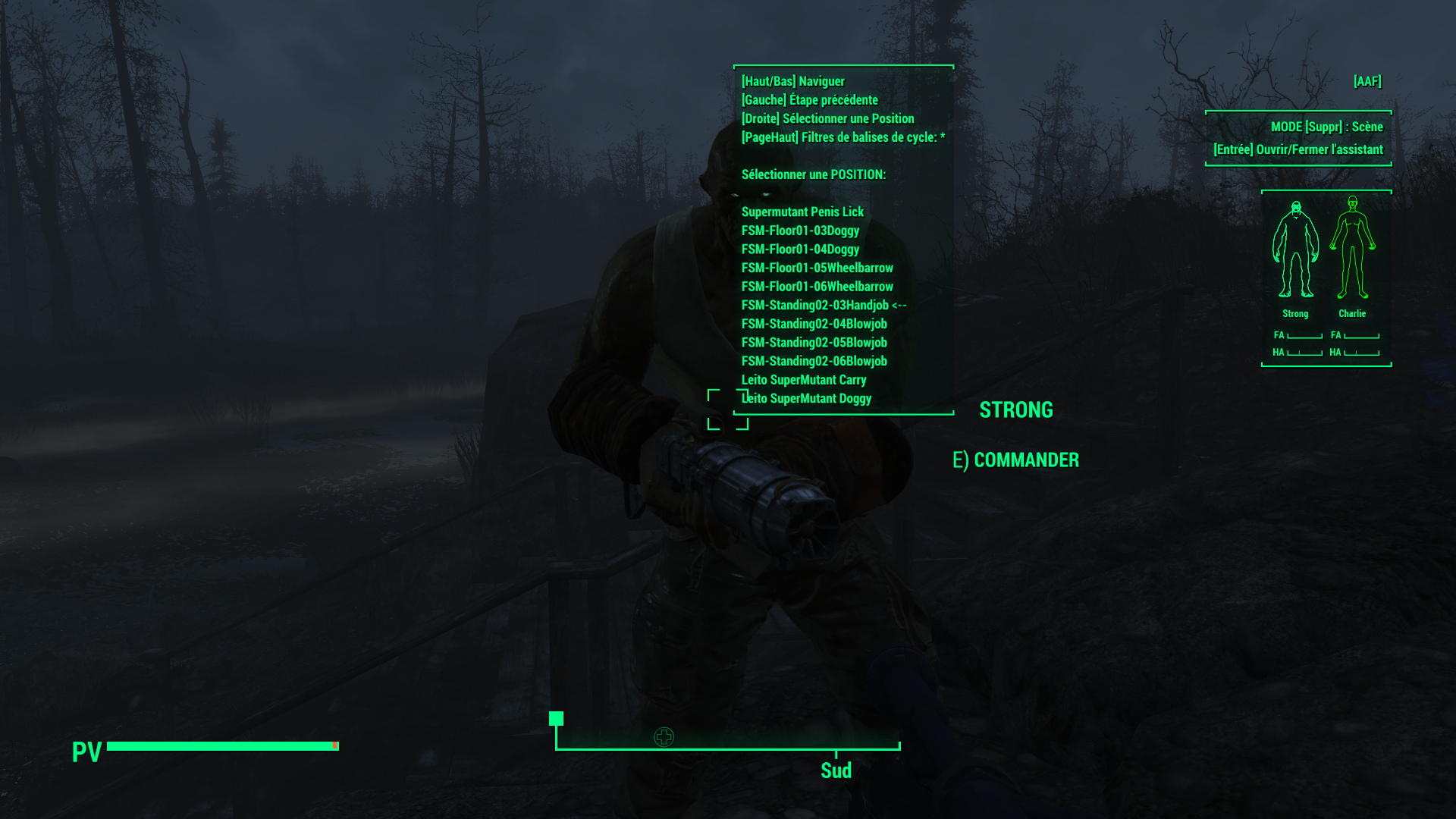
Task: Click the [AAF] label at top right
Action: (1367, 81)
